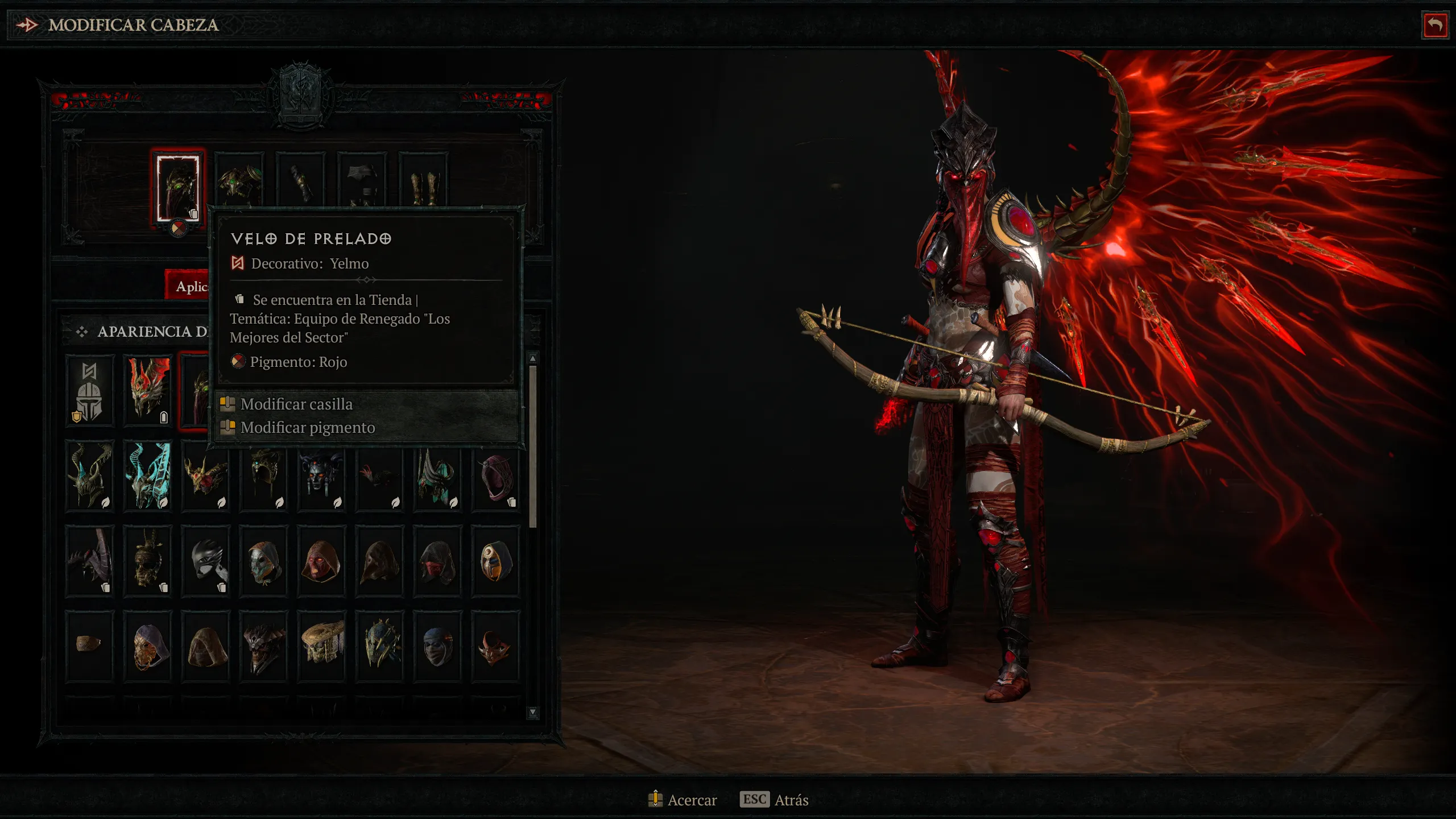The image size is (1456, 819).
Task: Choose the red demon face hood
Action: (322, 561)
